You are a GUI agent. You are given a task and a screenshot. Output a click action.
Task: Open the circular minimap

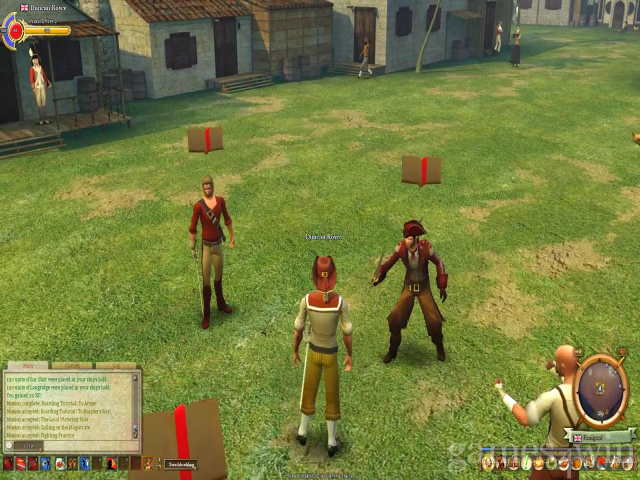(603, 386)
